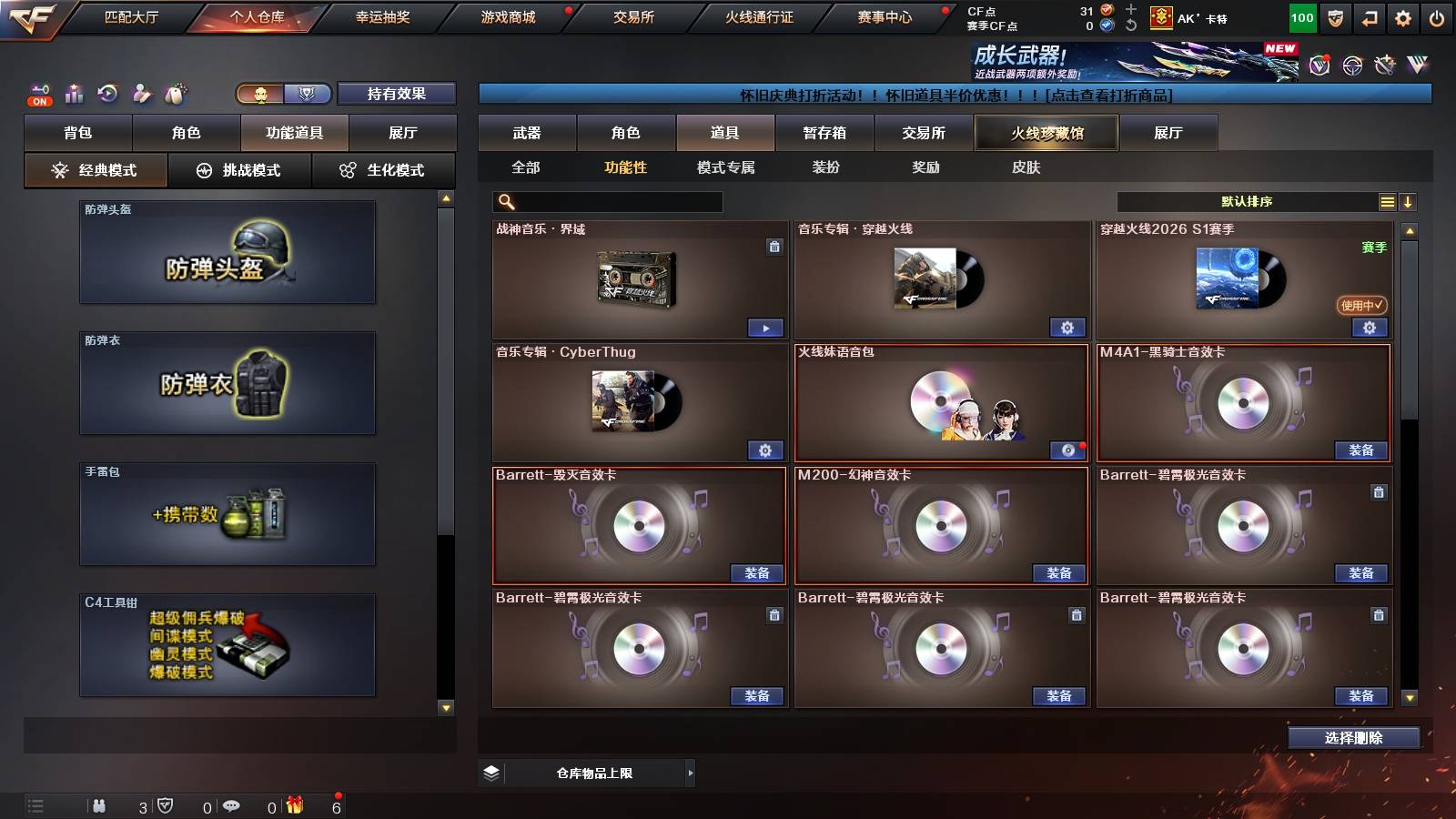Toggle the ON key switch top left
The image size is (1456, 819).
[38, 94]
